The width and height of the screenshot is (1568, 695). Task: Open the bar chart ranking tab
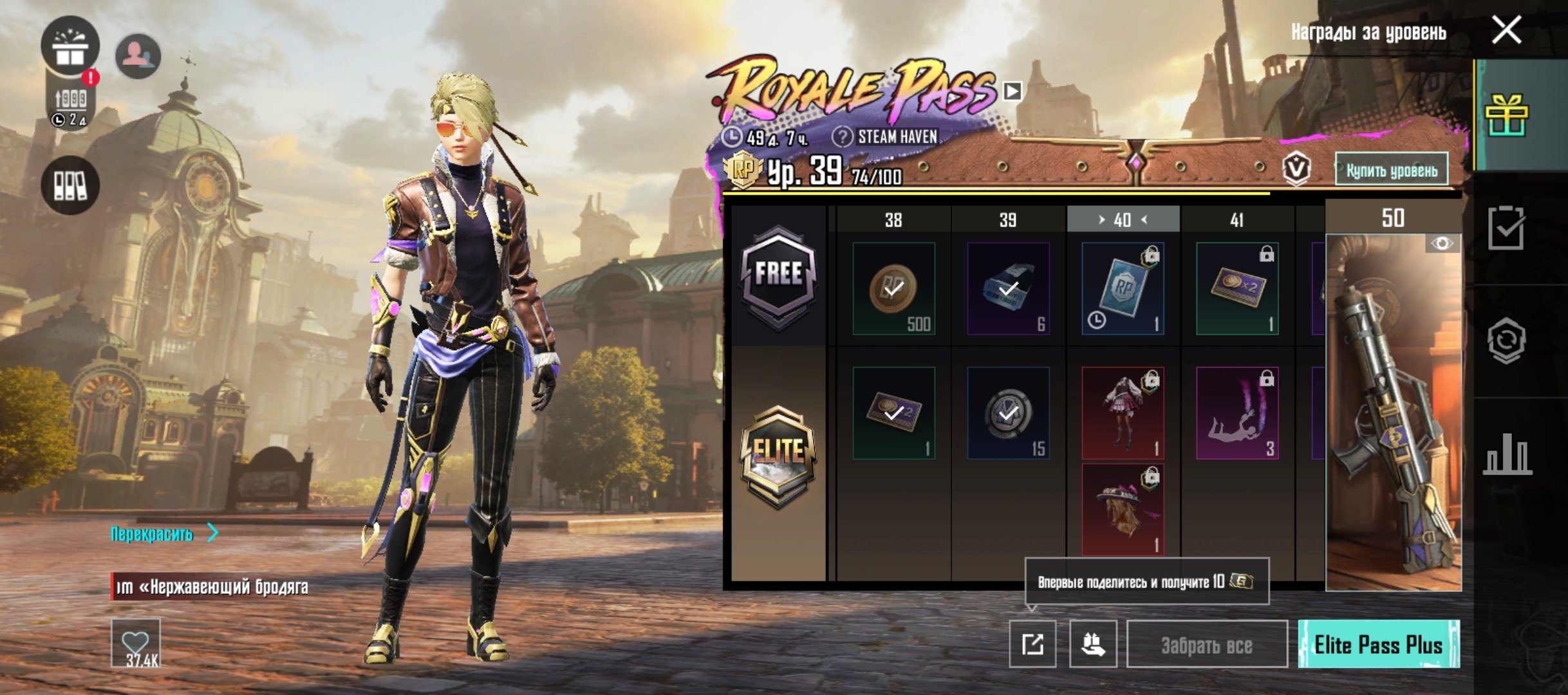tap(1506, 454)
